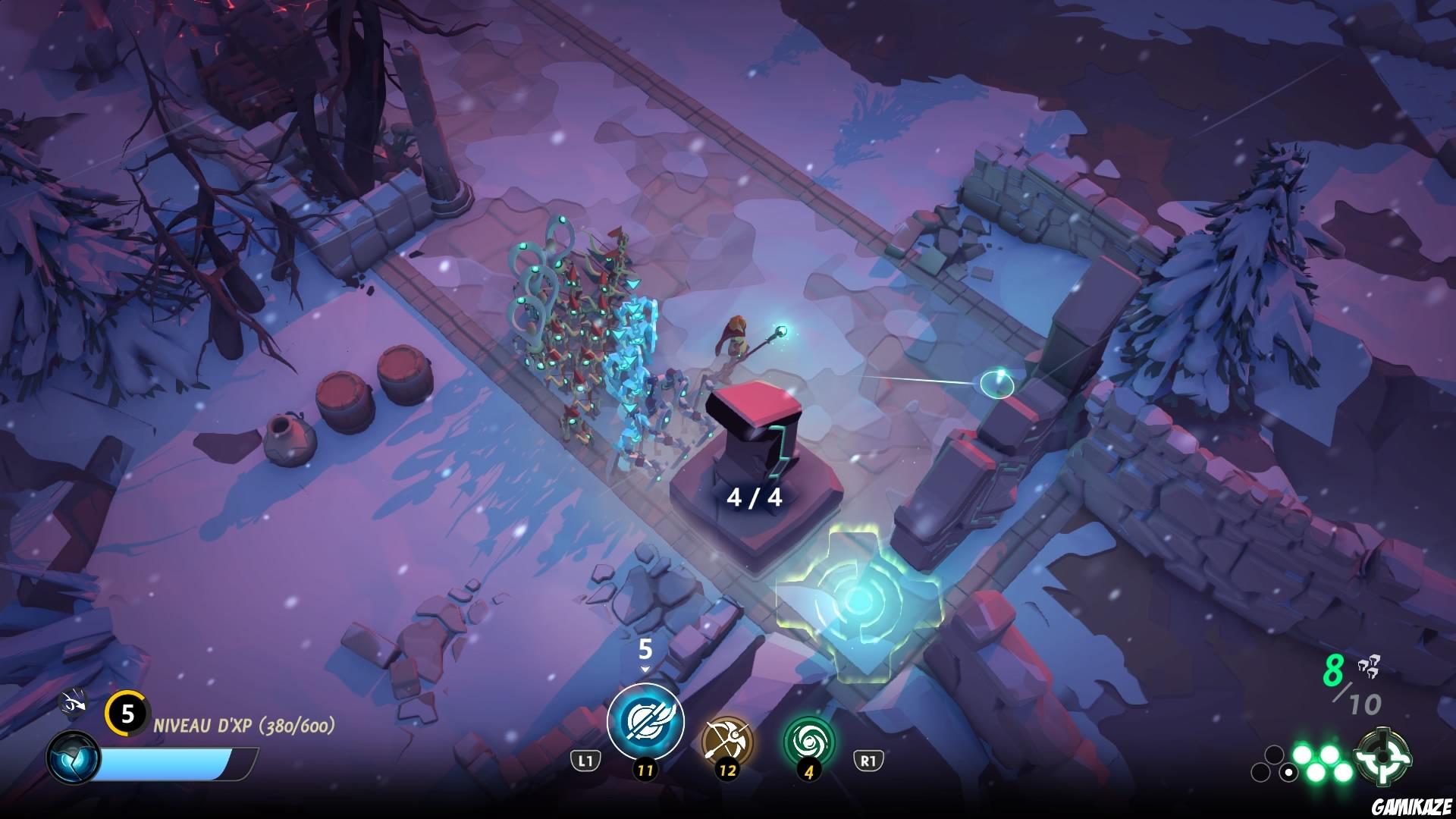Screen dimensions: 1456x819
Task: Open the level 5 XP badge
Action: 127,714
